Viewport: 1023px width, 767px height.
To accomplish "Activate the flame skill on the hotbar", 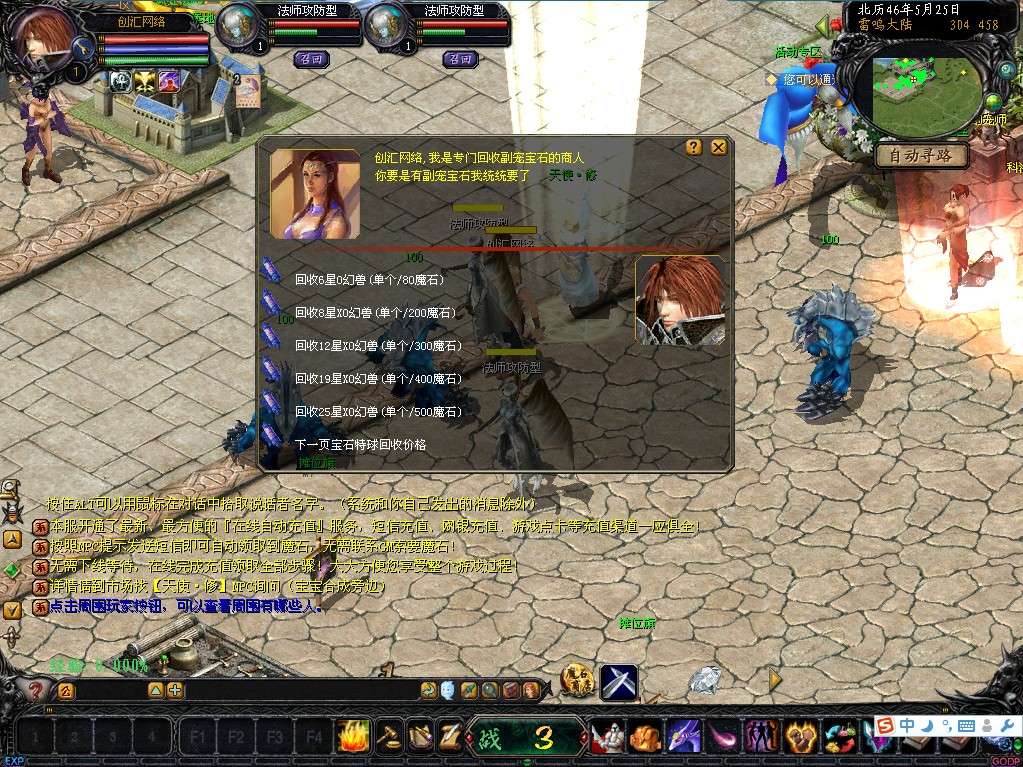I will pyautogui.click(x=353, y=737).
